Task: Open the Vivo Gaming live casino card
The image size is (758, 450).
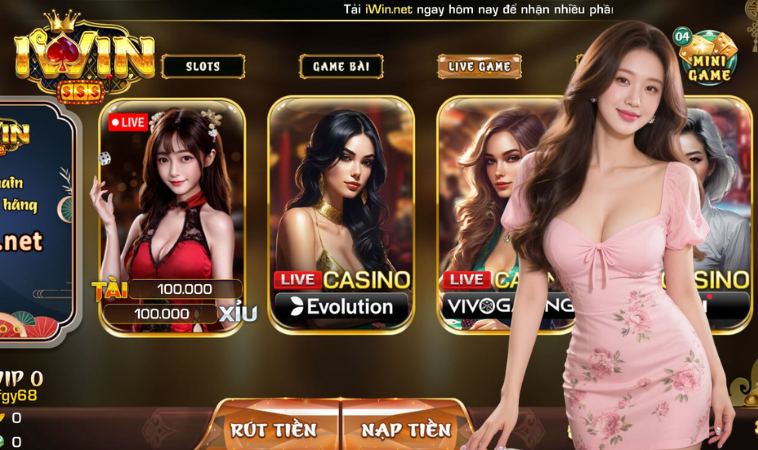Action: (490, 214)
